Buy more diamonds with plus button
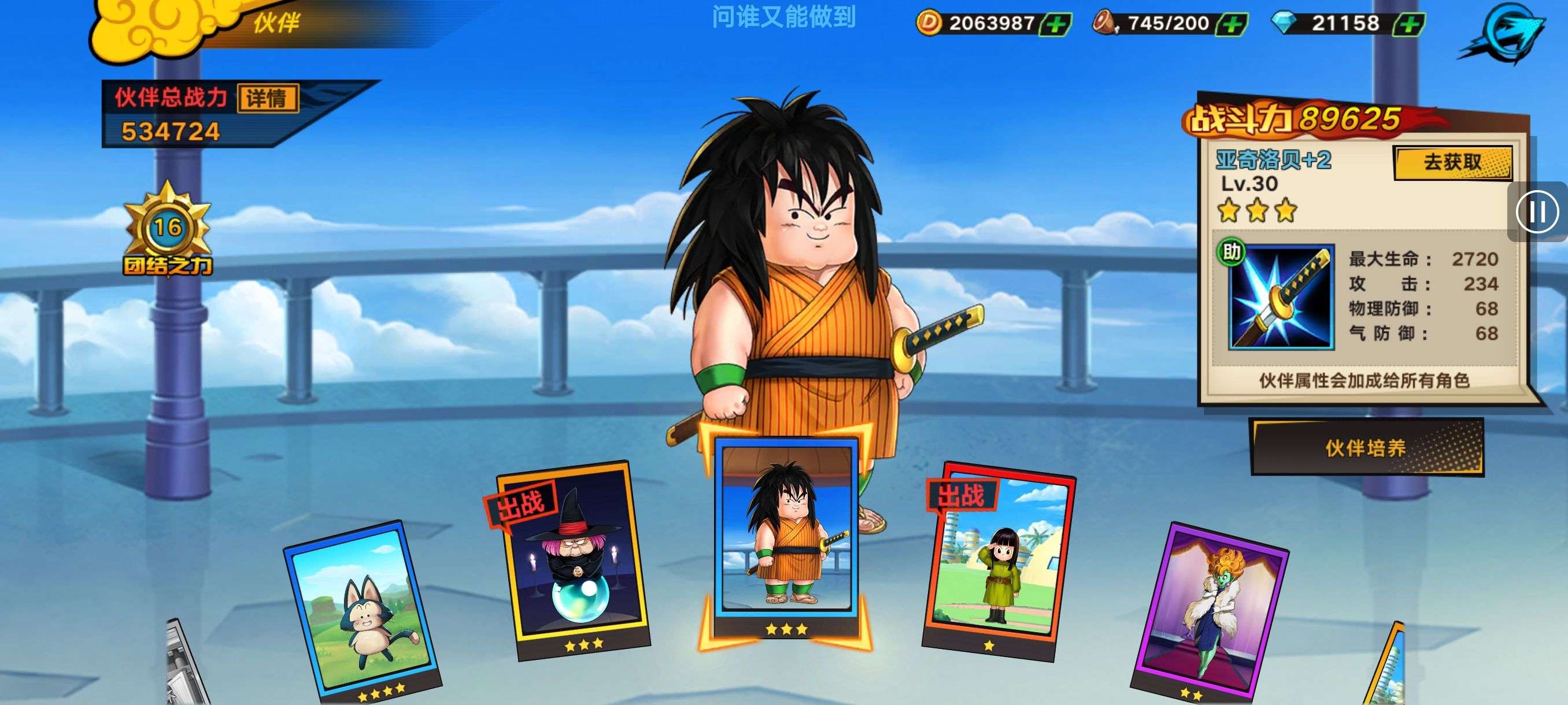The image size is (1568, 705). pyautogui.click(x=1408, y=24)
